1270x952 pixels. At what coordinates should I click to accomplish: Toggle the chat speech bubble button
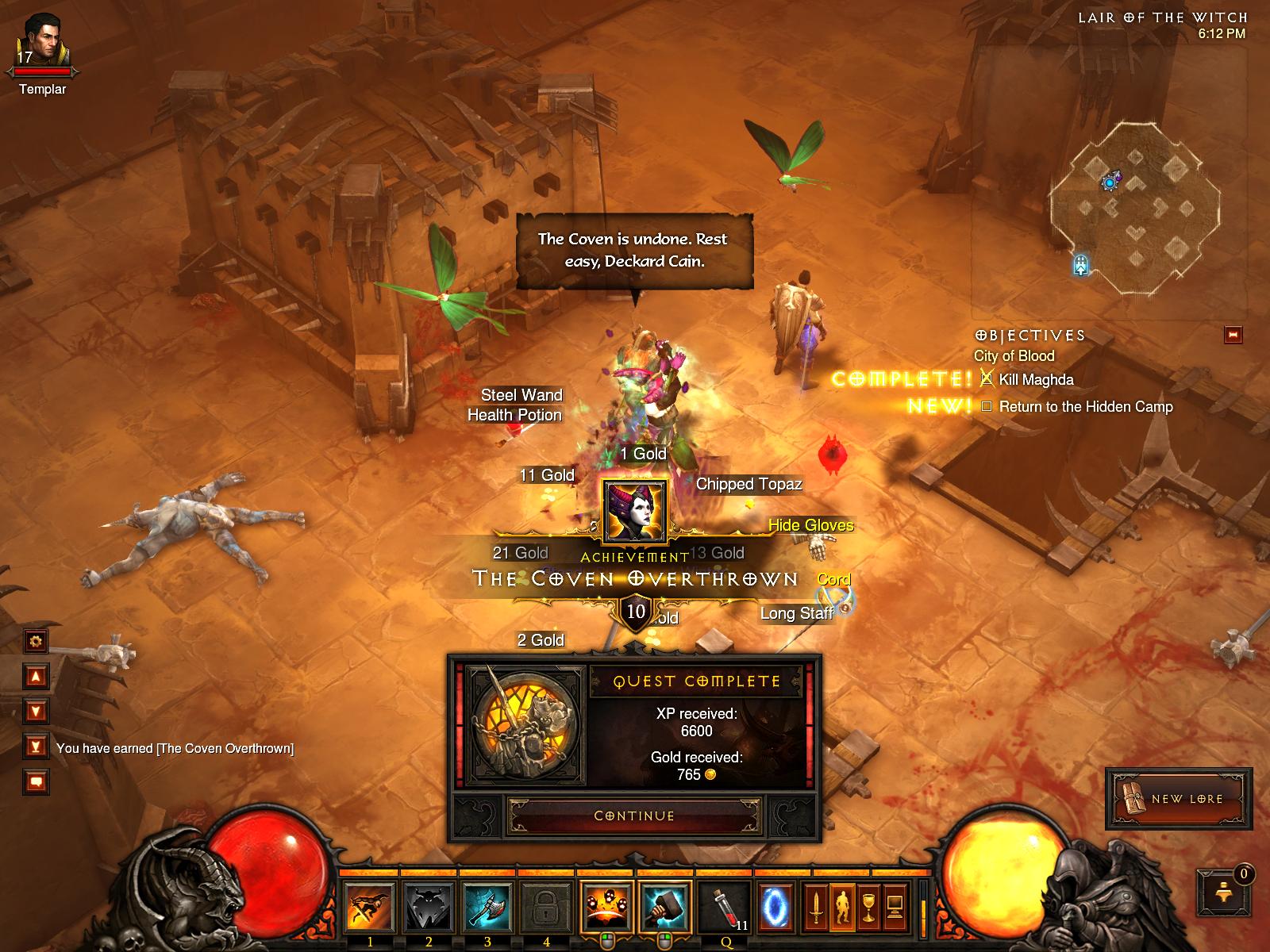tap(36, 781)
